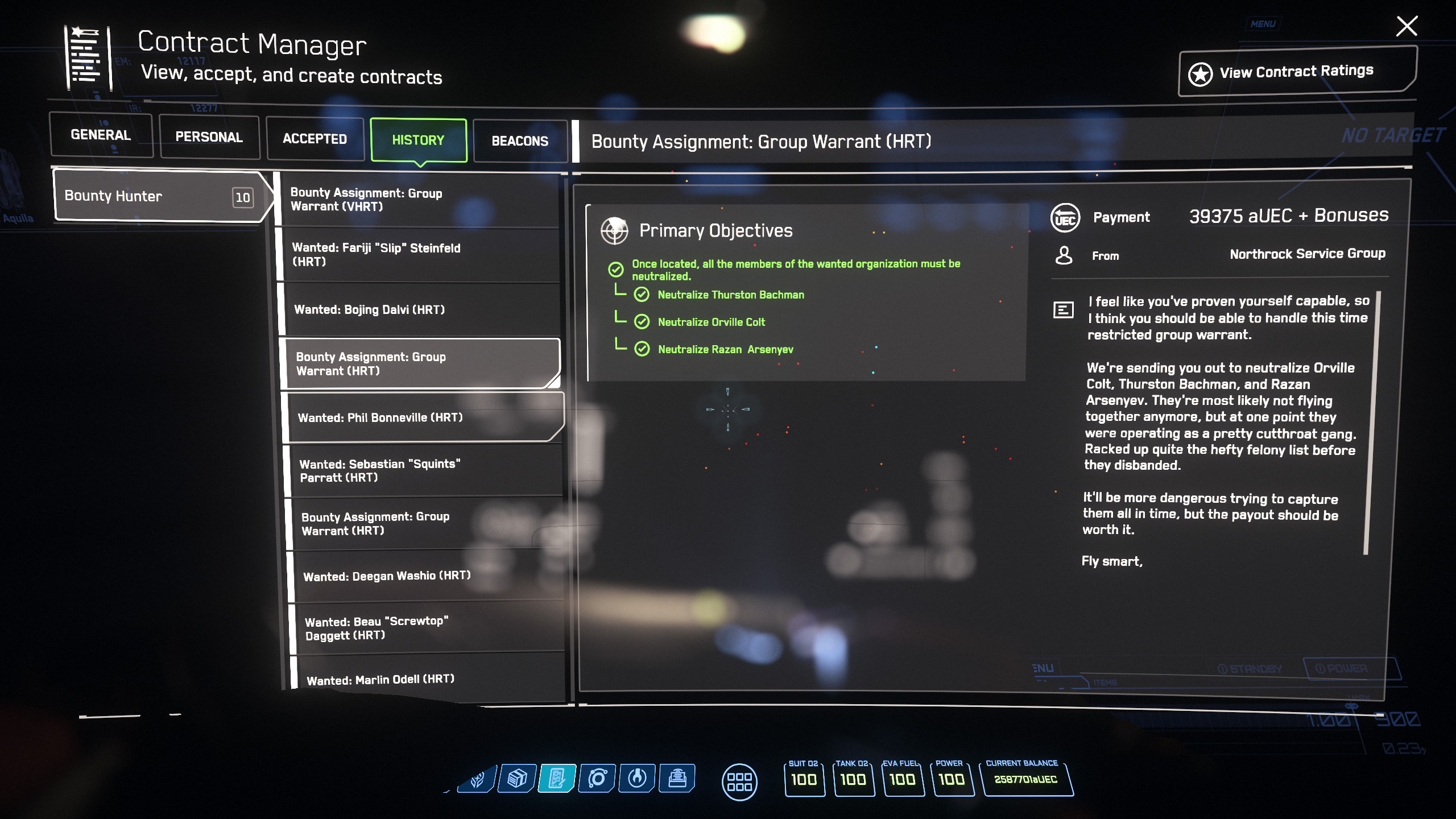Open Wanted: Marlin Odell contract
This screenshot has width=1456, height=819.
[x=431, y=680]
